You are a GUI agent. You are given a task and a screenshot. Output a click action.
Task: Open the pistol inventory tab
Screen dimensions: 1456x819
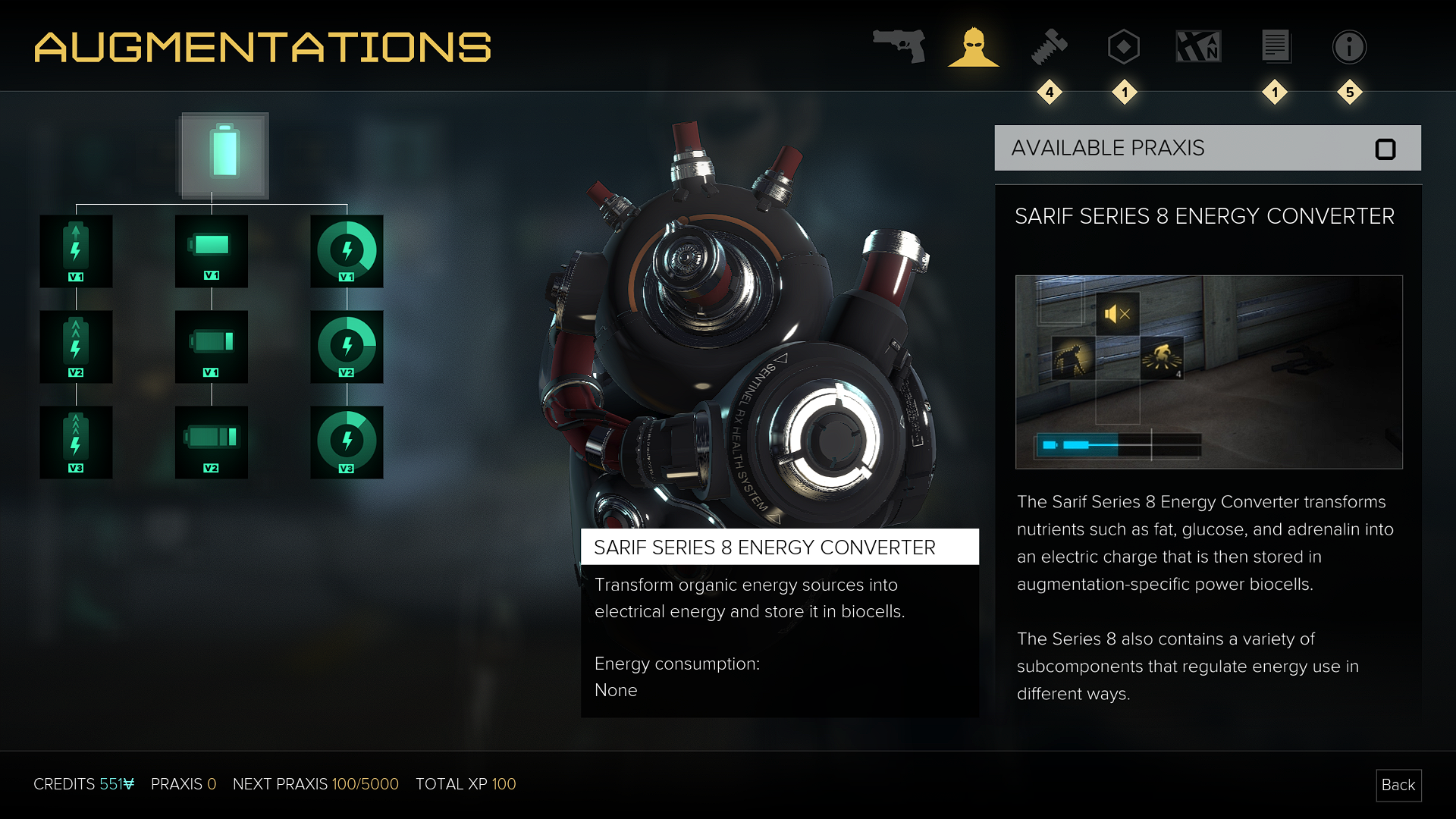(899, 46)
